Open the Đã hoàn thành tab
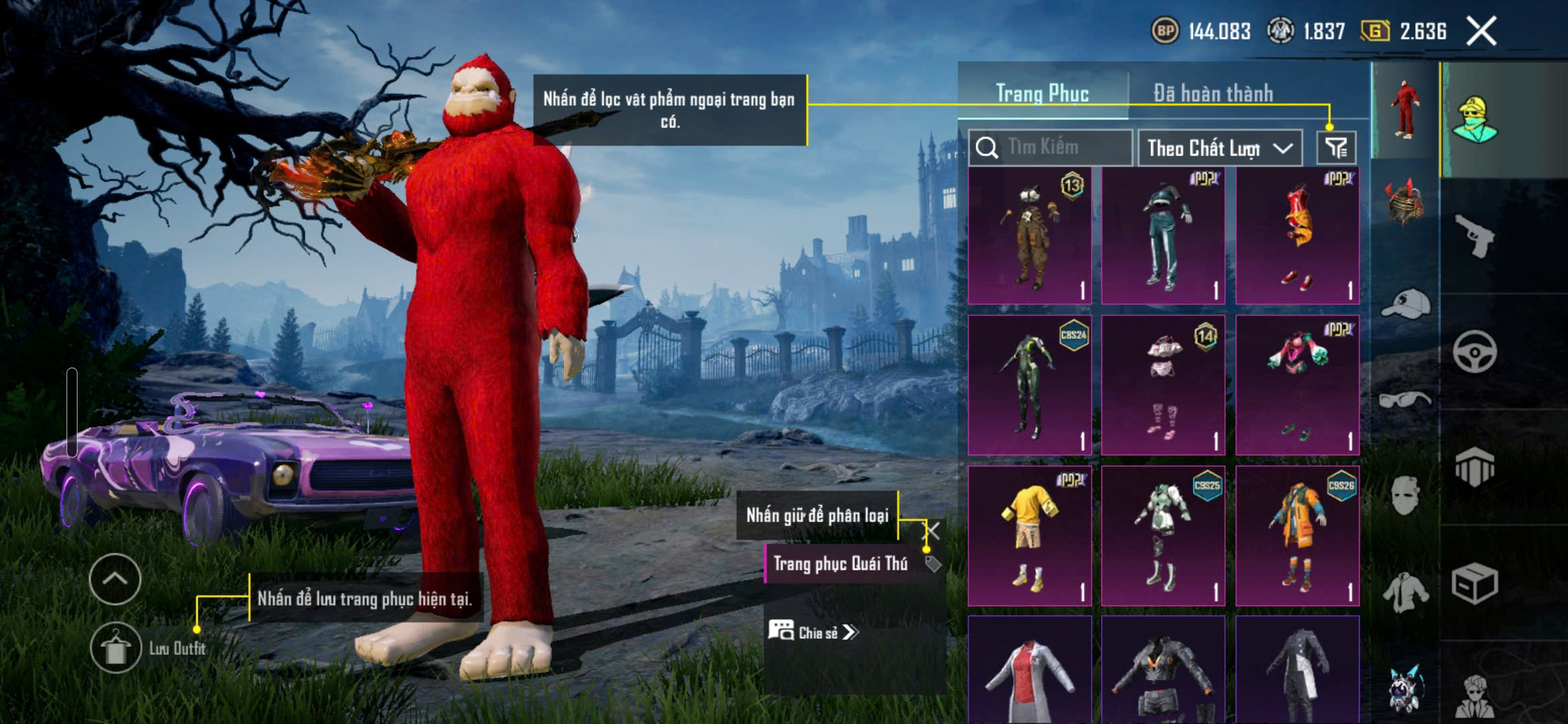This screenshot has width=1568, height=724. click(x=1213, y=93)
